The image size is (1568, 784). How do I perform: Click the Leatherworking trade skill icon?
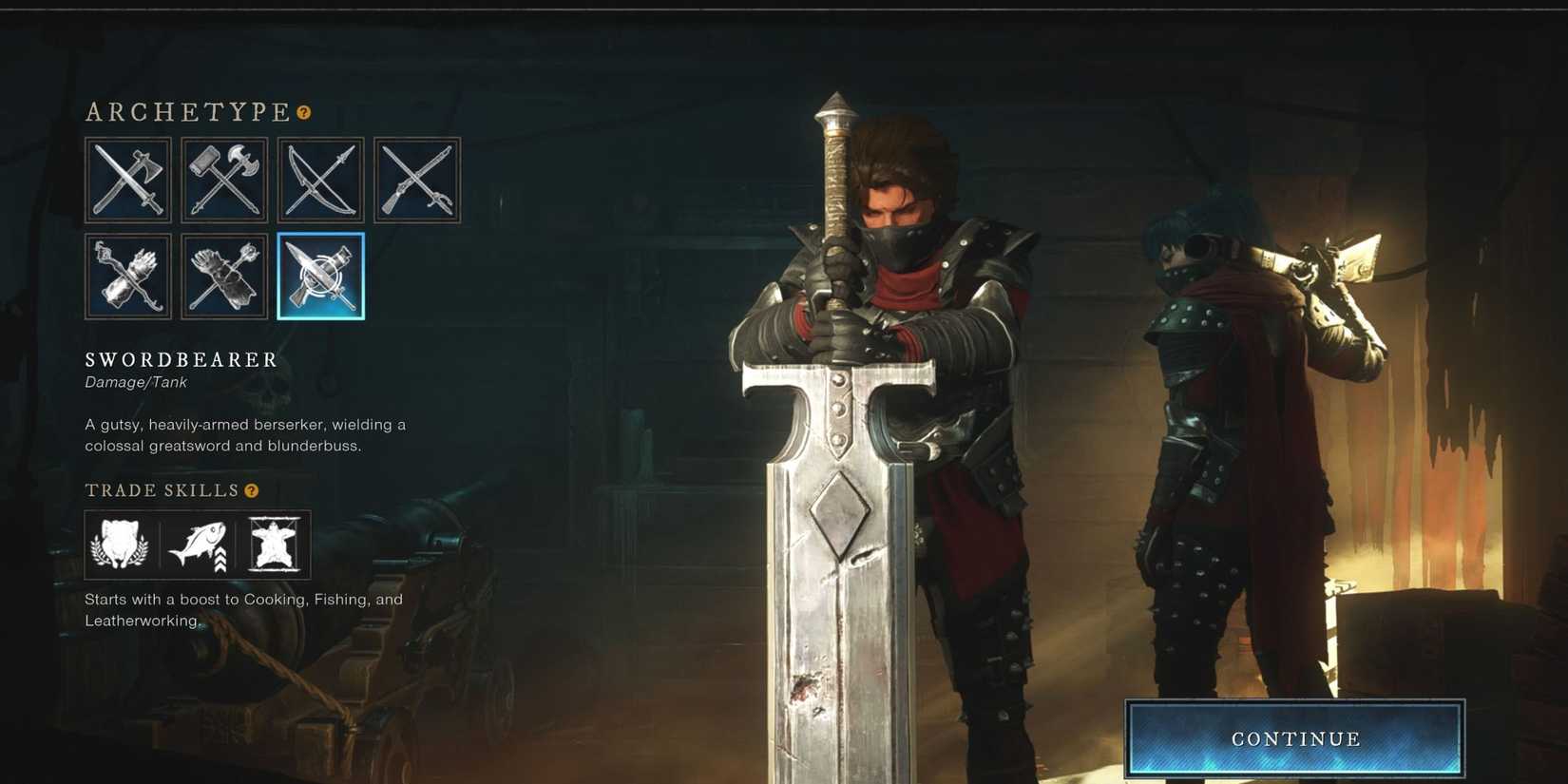click(x=275, y=545)
